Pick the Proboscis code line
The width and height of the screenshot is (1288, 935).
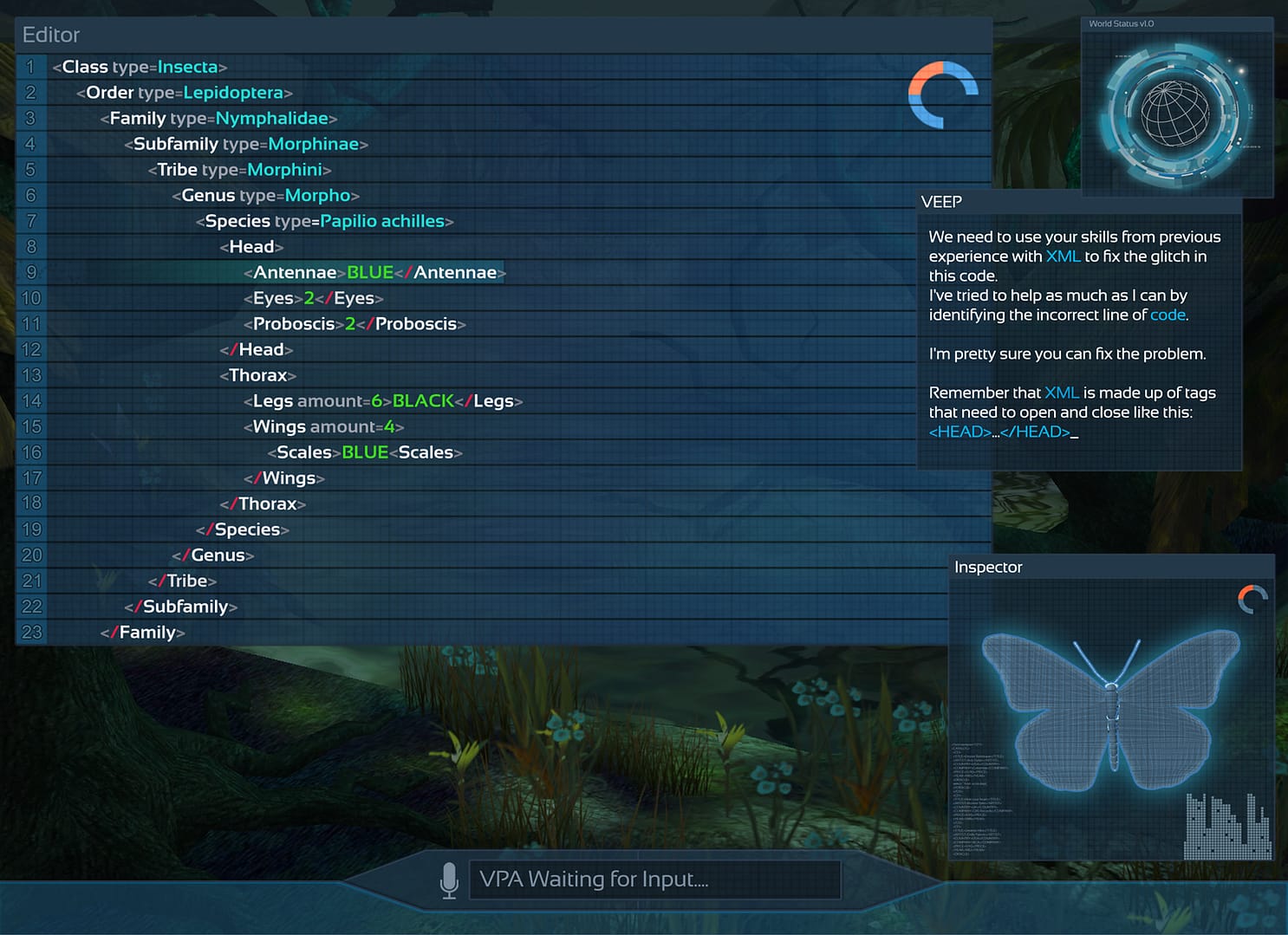coord(355,324)
